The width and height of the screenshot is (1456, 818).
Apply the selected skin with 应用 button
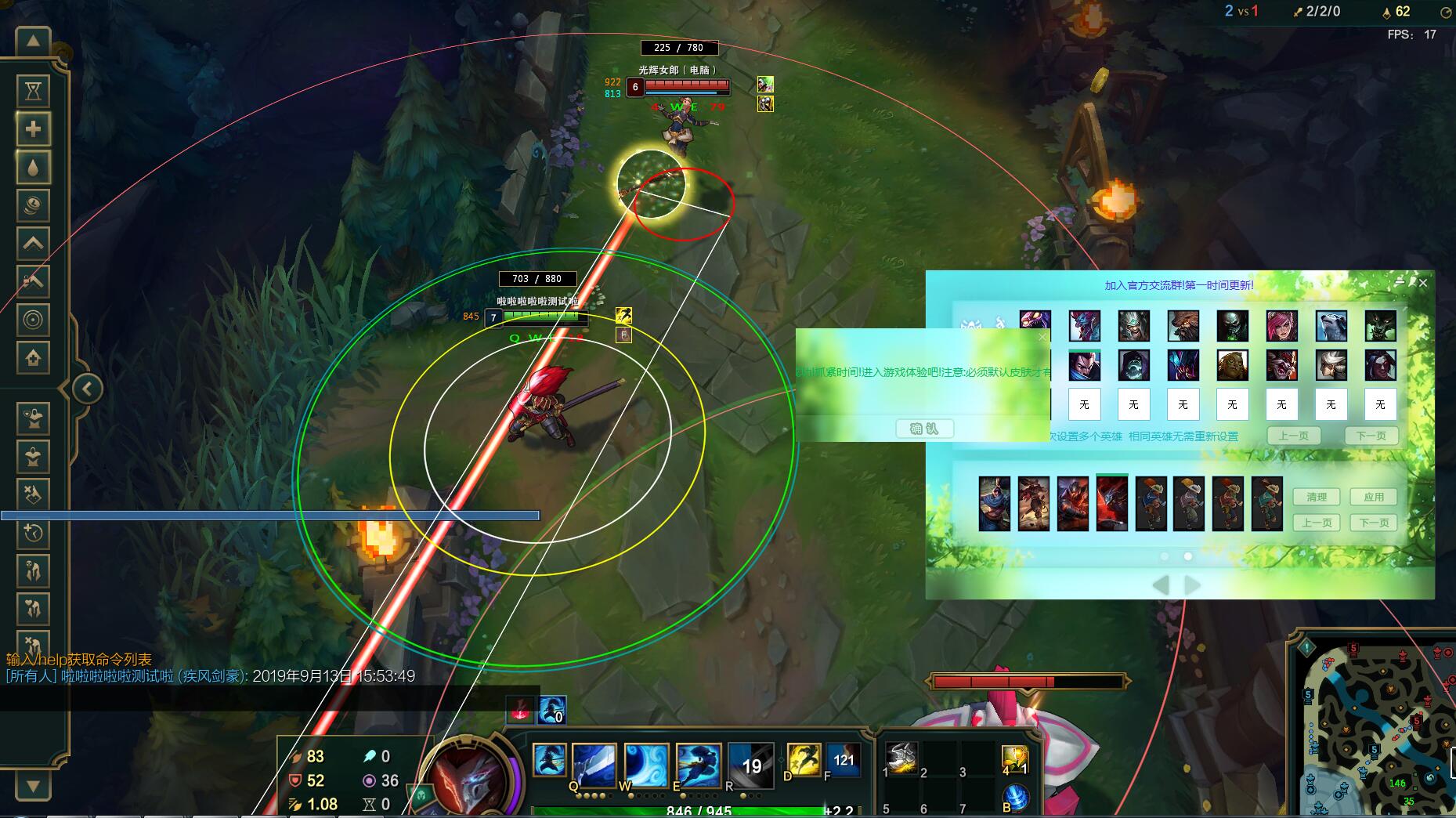coord(1374,497)
